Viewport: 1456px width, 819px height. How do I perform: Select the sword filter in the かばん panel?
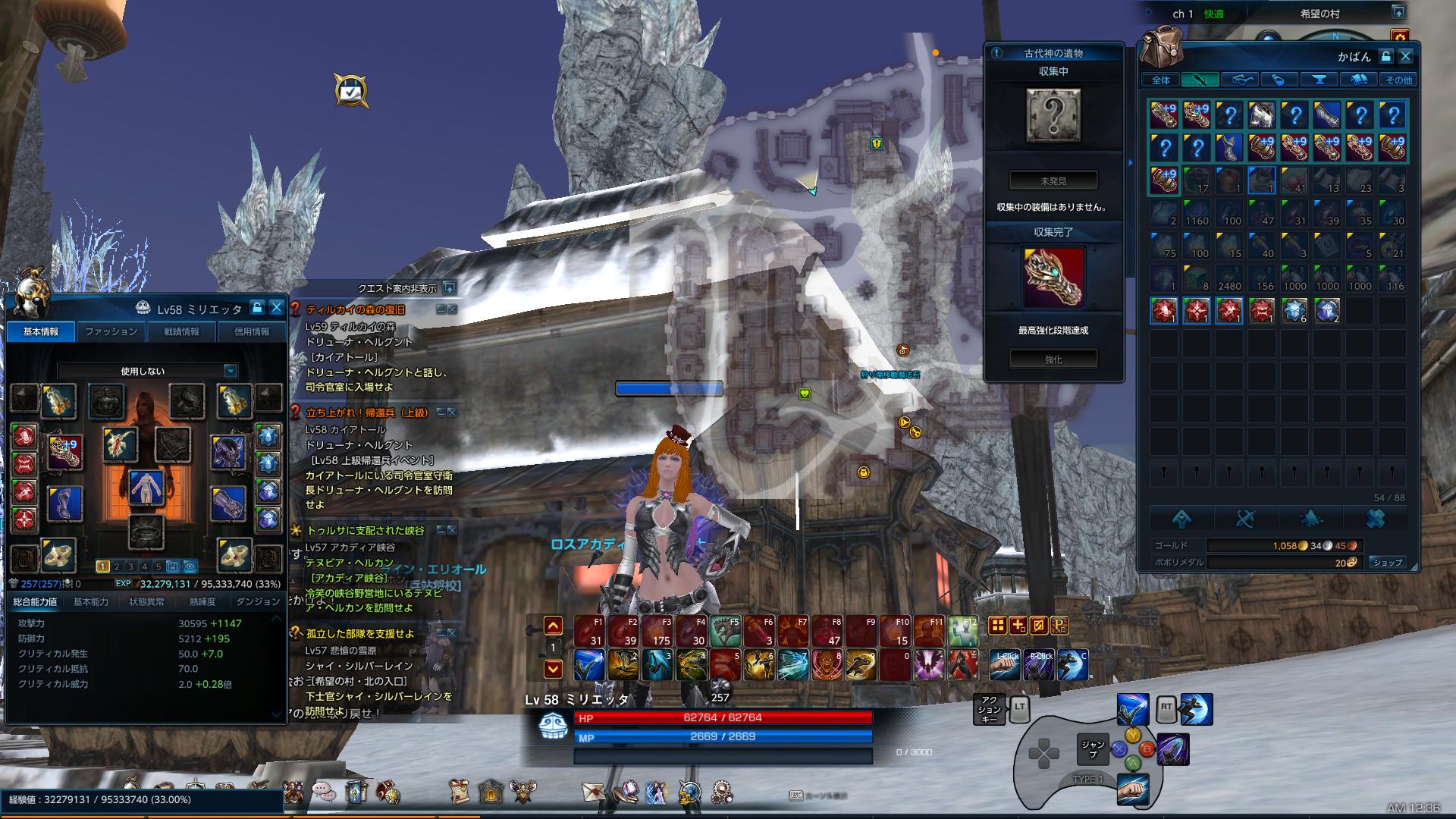[1200, 79]
